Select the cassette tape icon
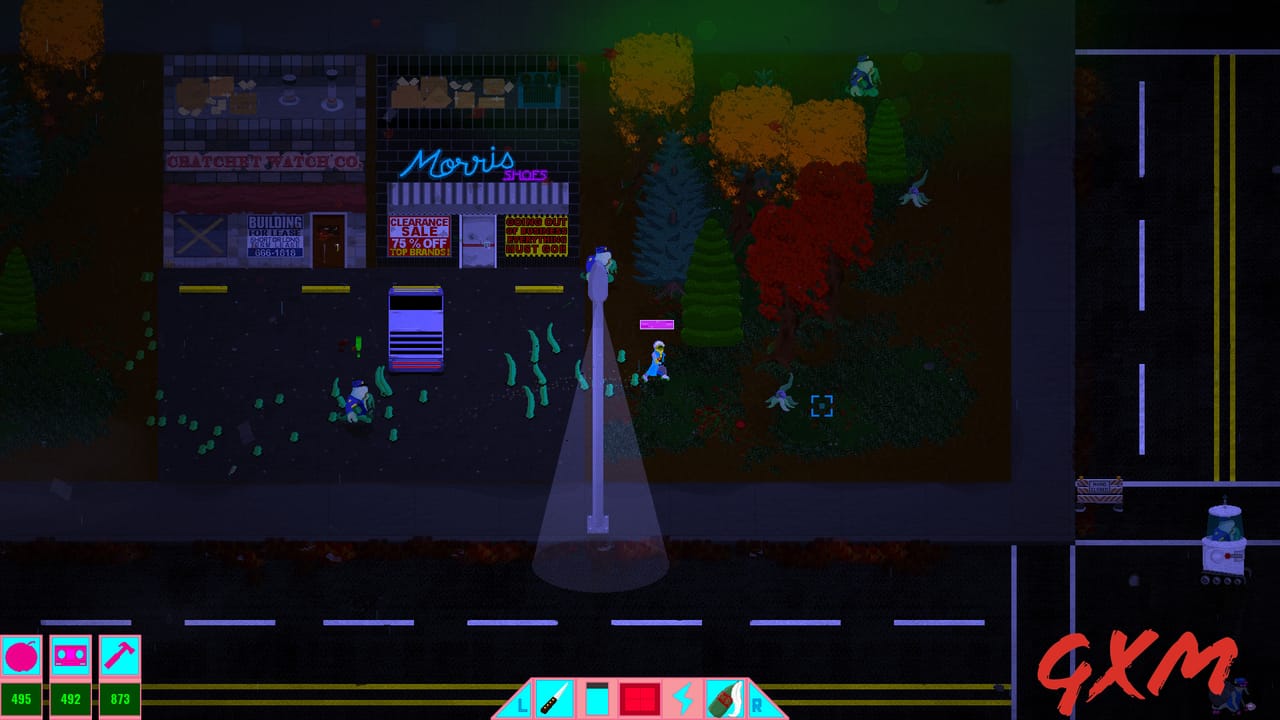Viewport: 1280px width, 720px height. 70,658
